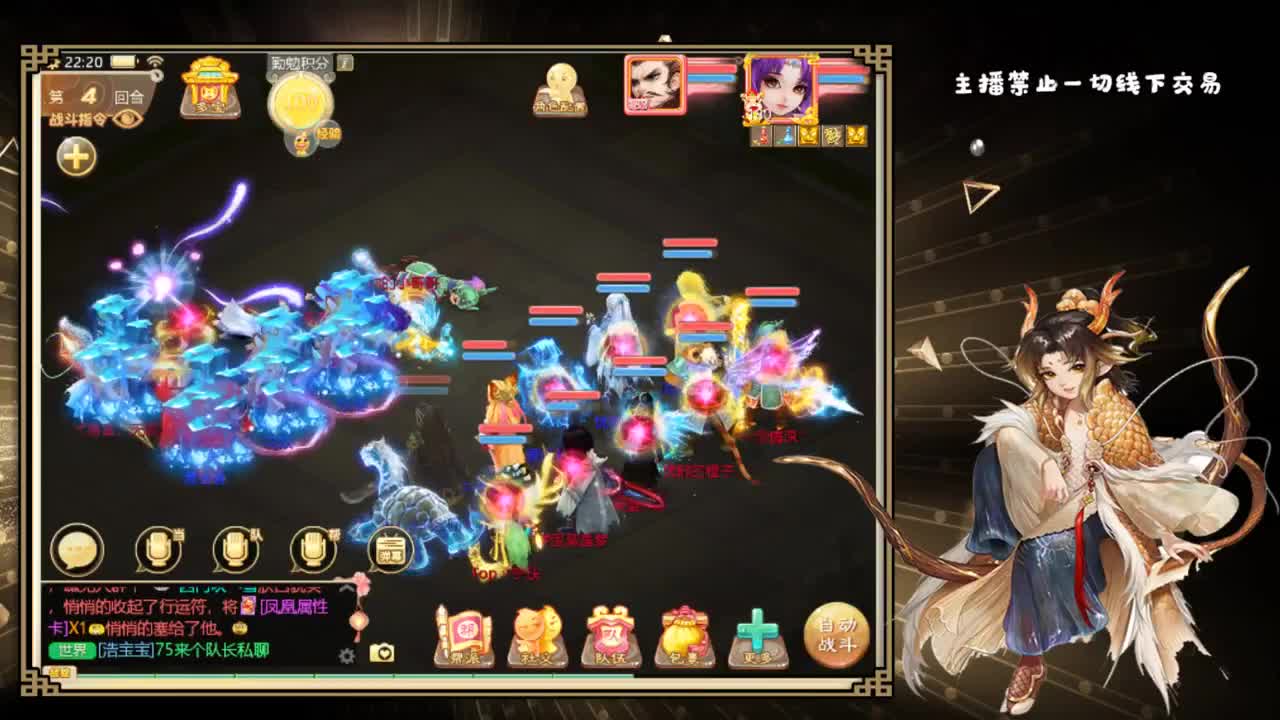Toggle the 战斗指令 eye visibility toggle
Screen dimensions: 1280x720
(x=127, y=117)
